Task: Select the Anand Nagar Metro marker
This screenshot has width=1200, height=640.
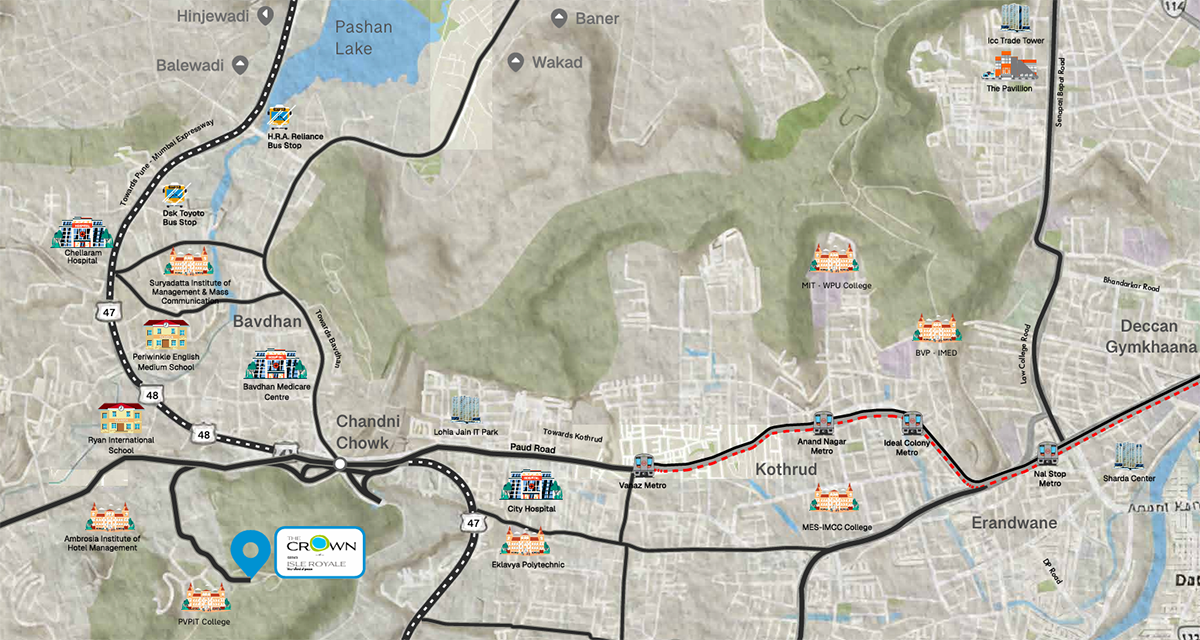Action: [822, 423]
